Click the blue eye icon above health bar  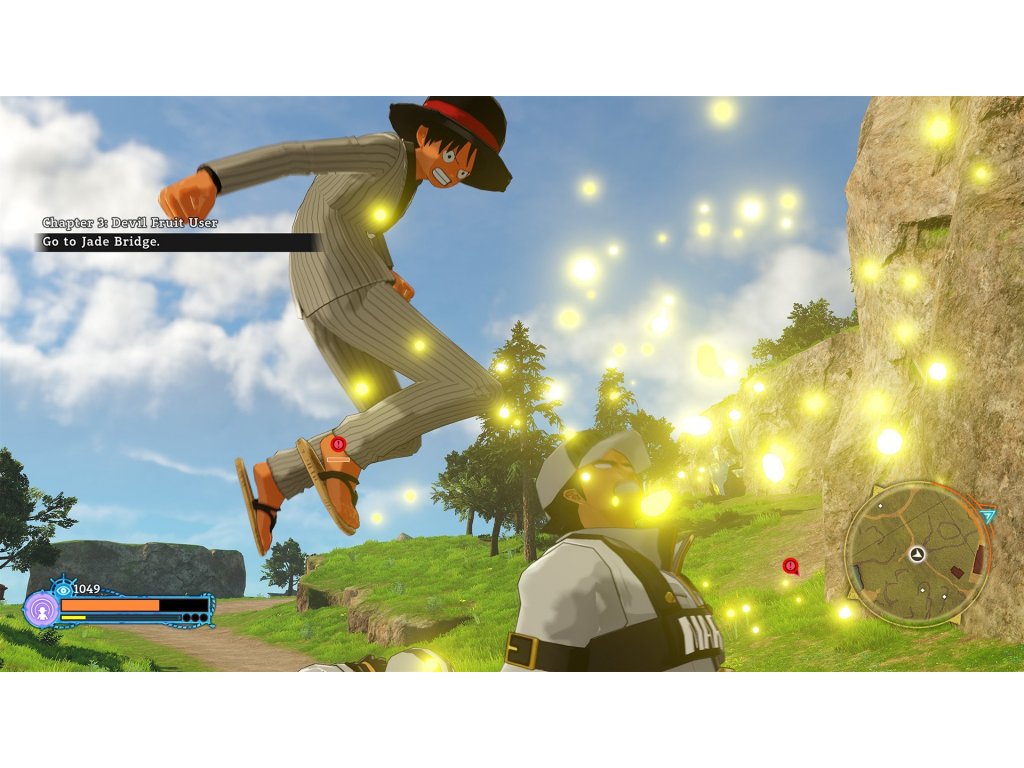click(64, 588)
